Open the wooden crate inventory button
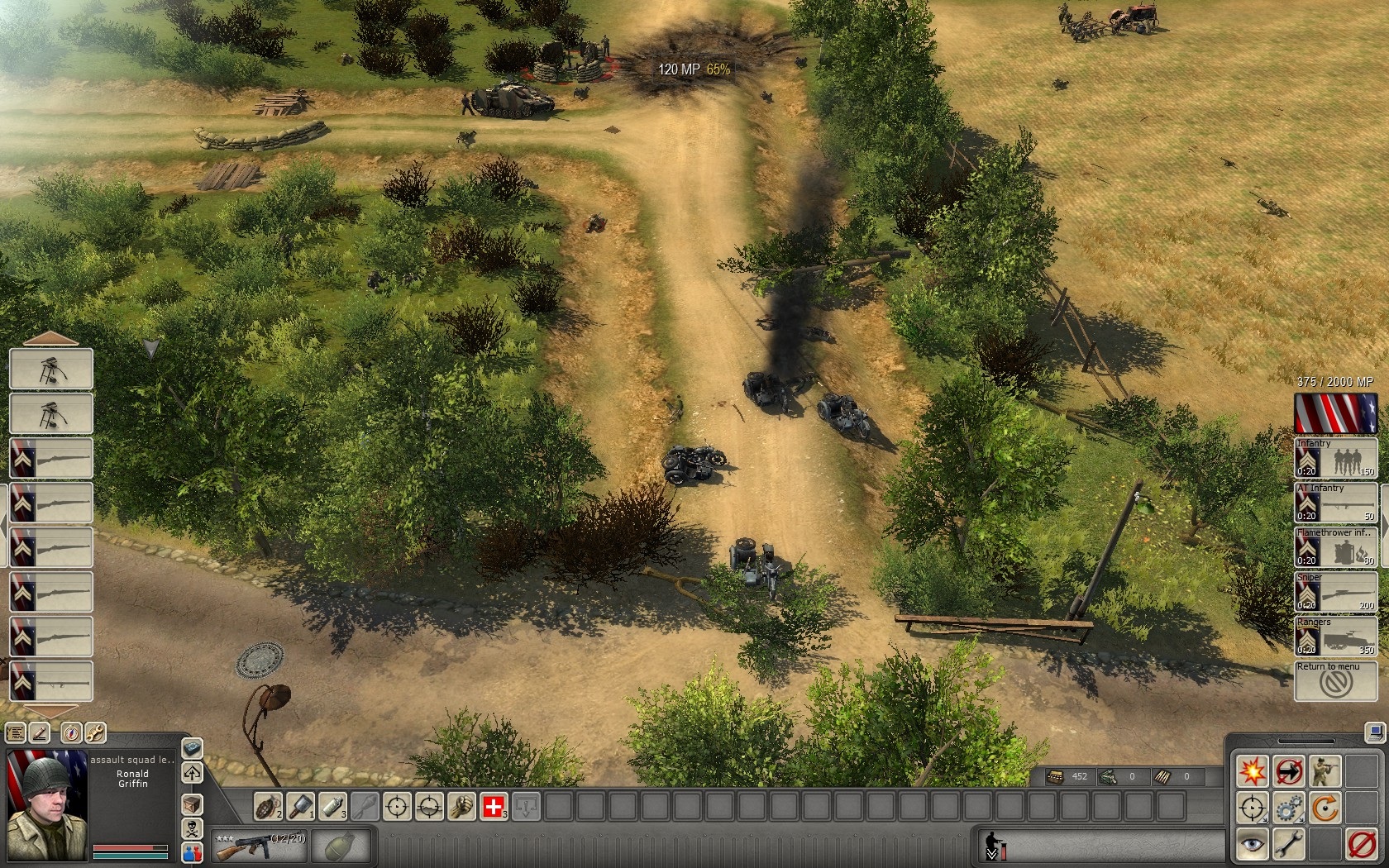 tap(192, 804)
